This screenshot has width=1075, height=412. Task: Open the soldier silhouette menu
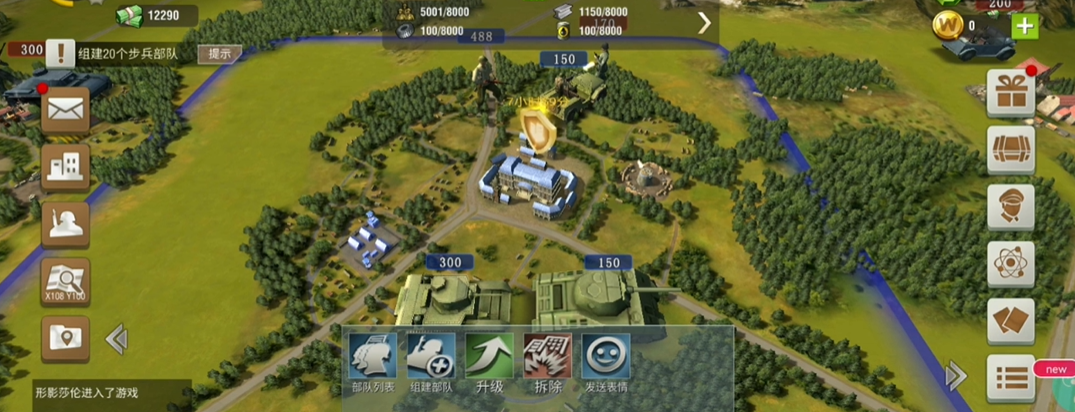point(65,224)
